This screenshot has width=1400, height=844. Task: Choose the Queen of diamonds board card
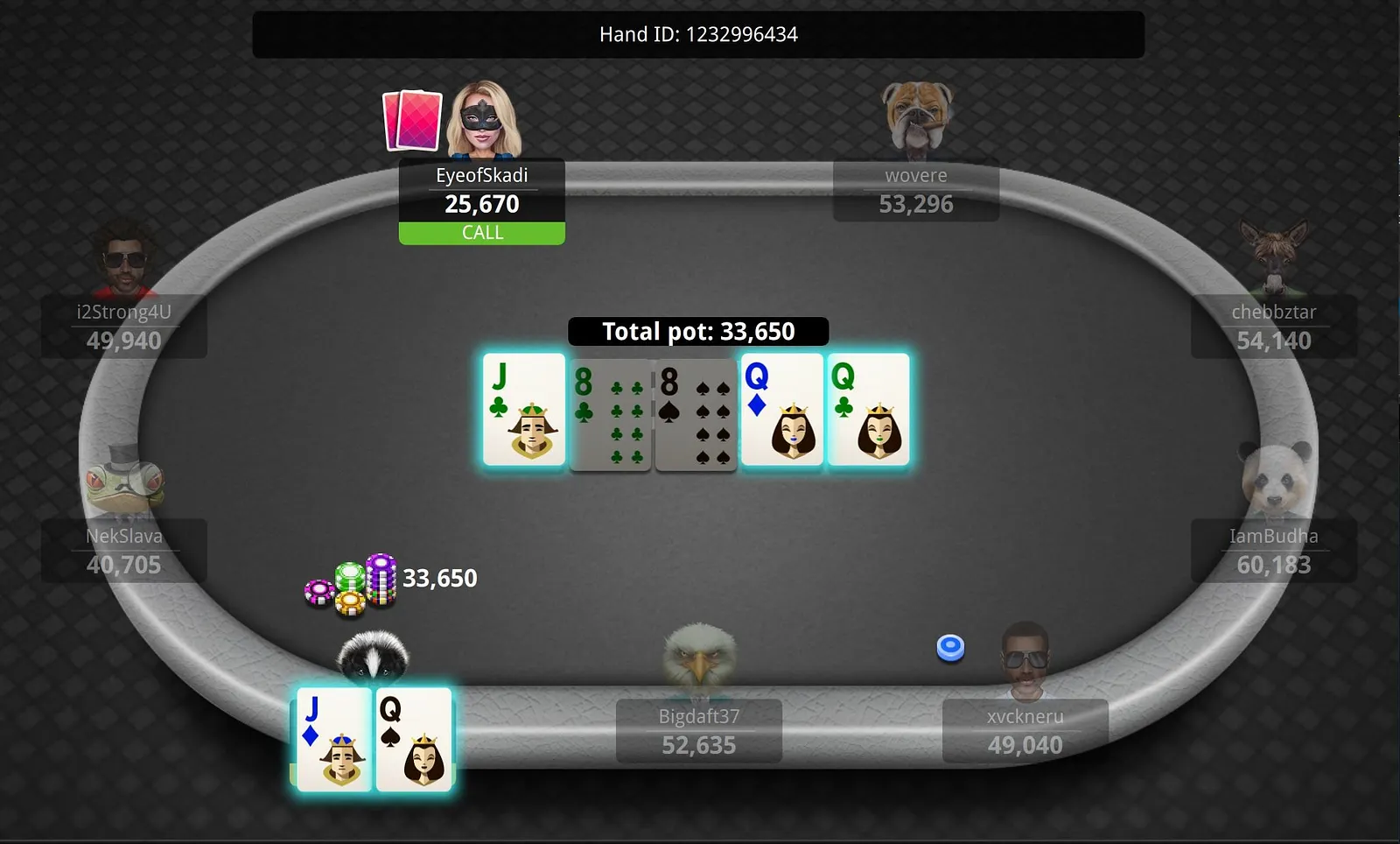pos(781,410)
